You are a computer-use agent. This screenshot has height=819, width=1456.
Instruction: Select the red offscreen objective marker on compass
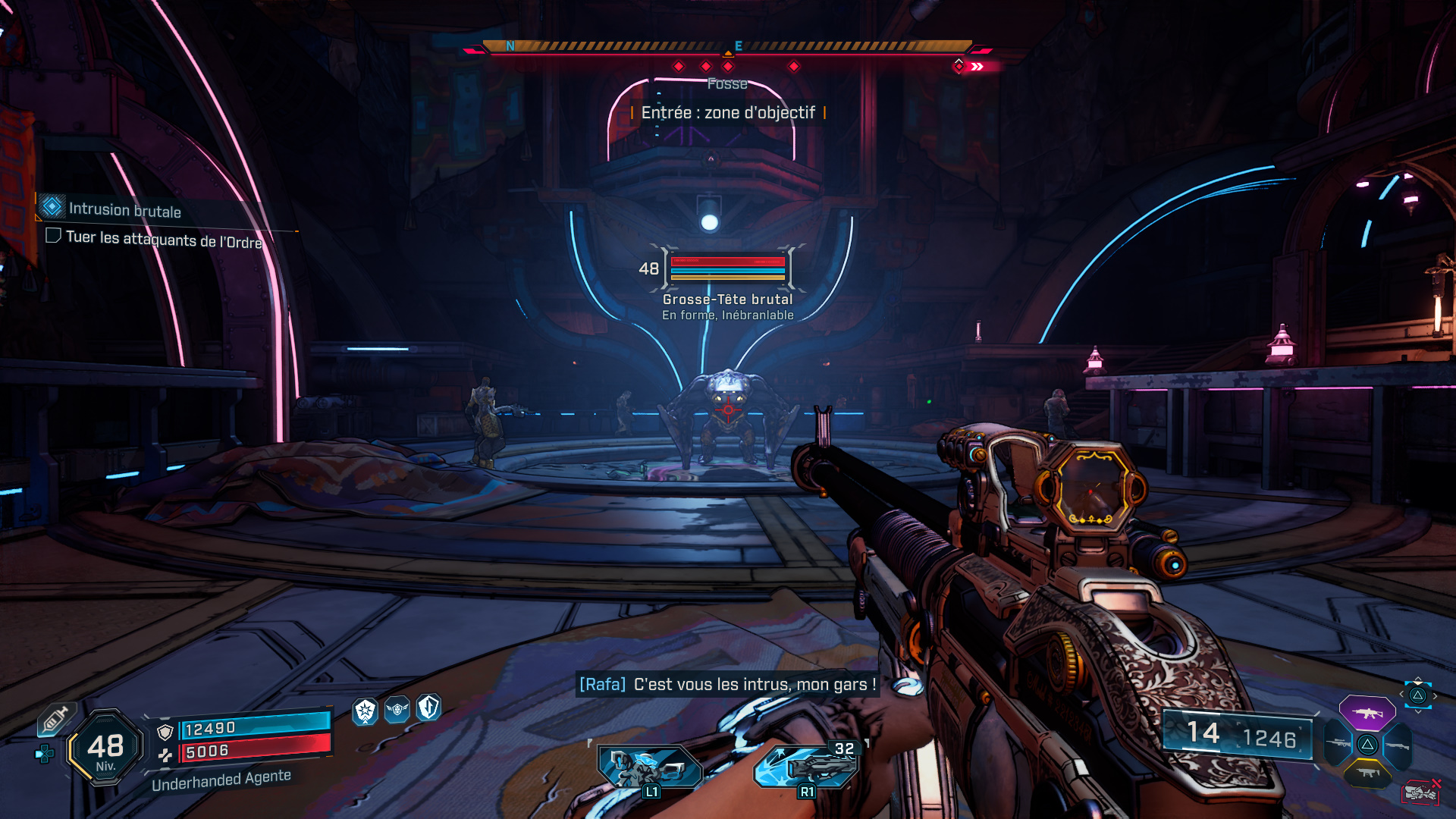click(x=959, y=67)
